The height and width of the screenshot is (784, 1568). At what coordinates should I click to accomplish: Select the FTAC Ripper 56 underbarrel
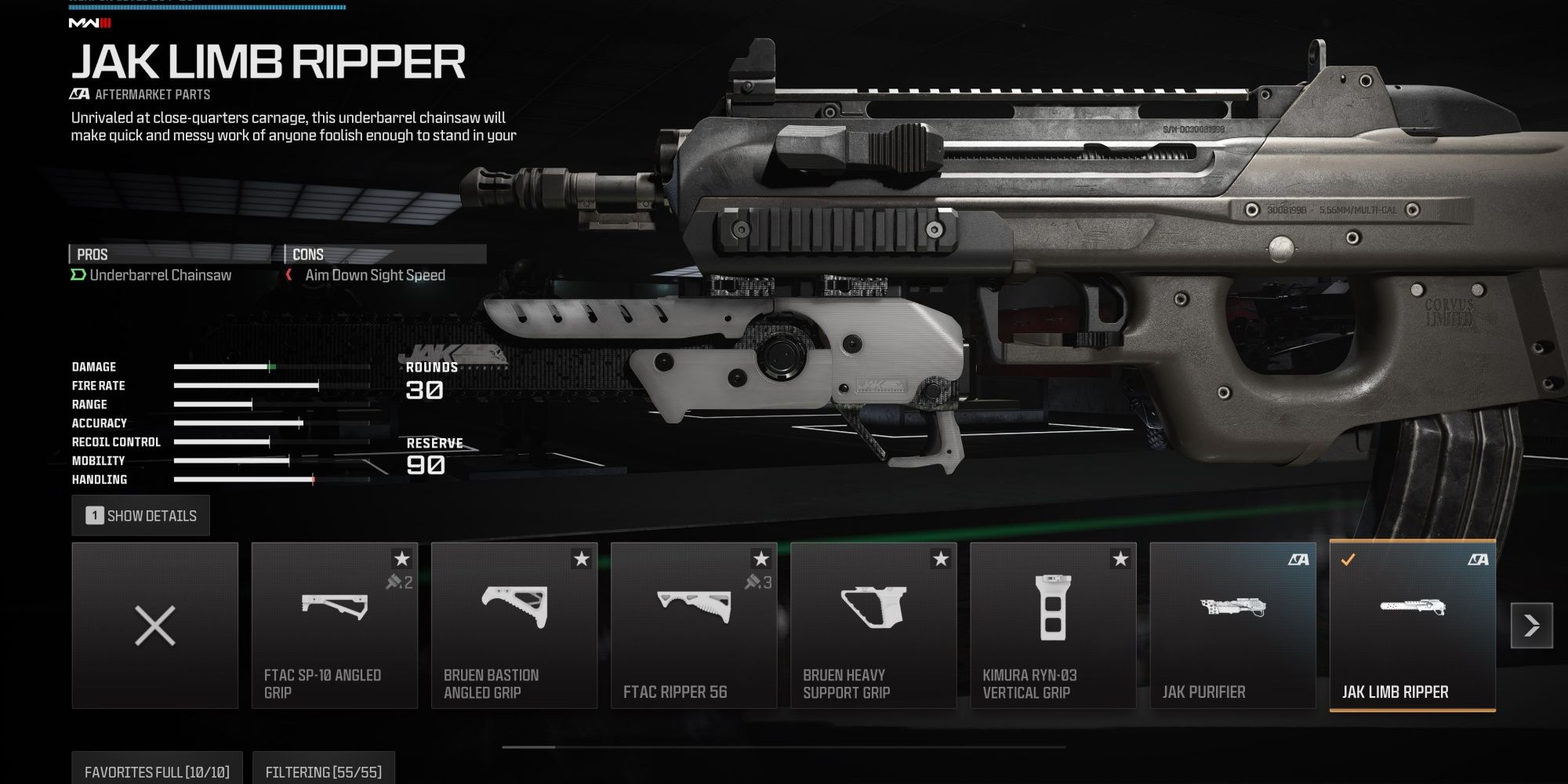point(694,626)
